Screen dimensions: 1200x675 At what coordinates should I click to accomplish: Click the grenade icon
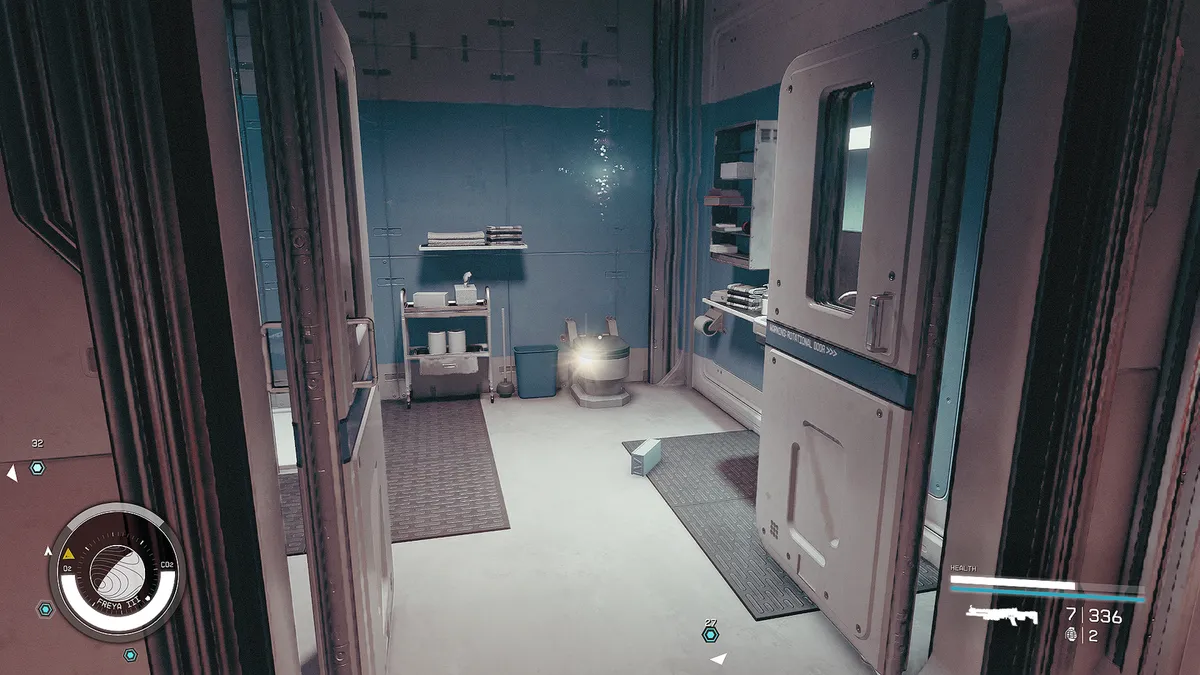1072,634
